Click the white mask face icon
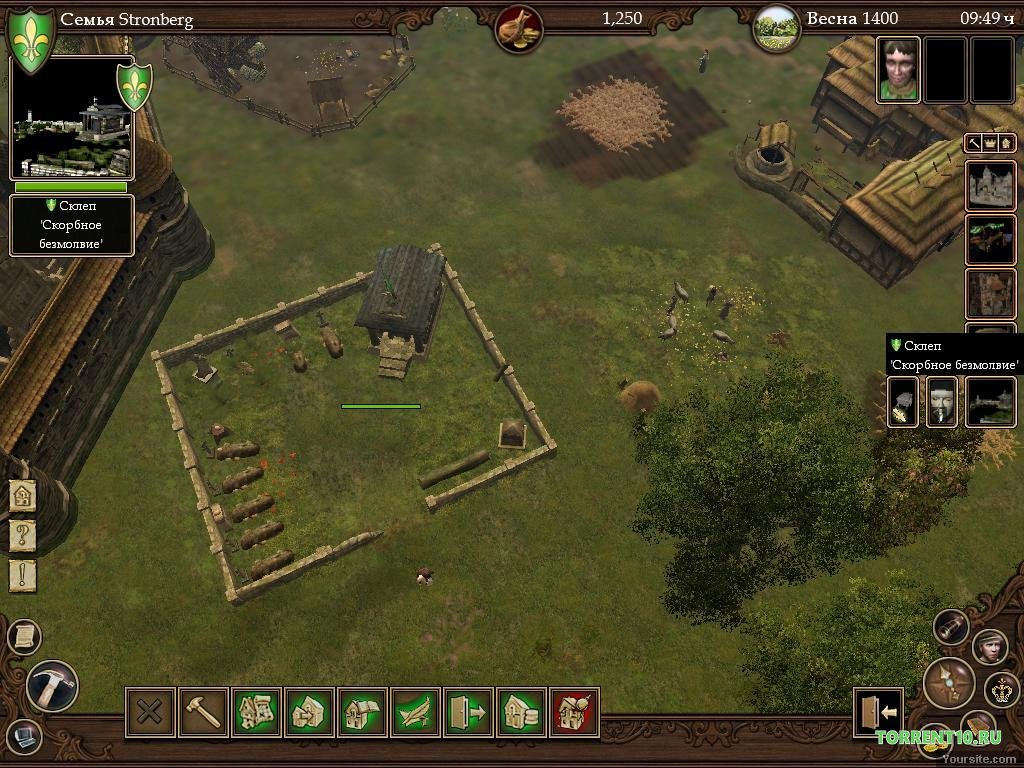 941,402
